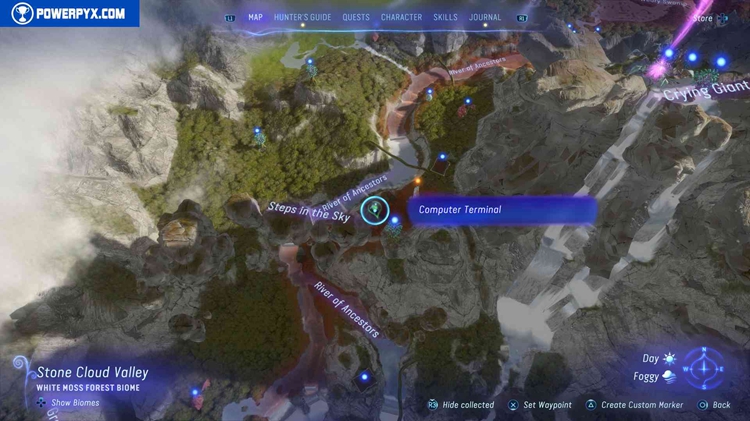Screen dimensions: 750x421
Task: Show Biomes on the map
Action: tap(70, 403)
